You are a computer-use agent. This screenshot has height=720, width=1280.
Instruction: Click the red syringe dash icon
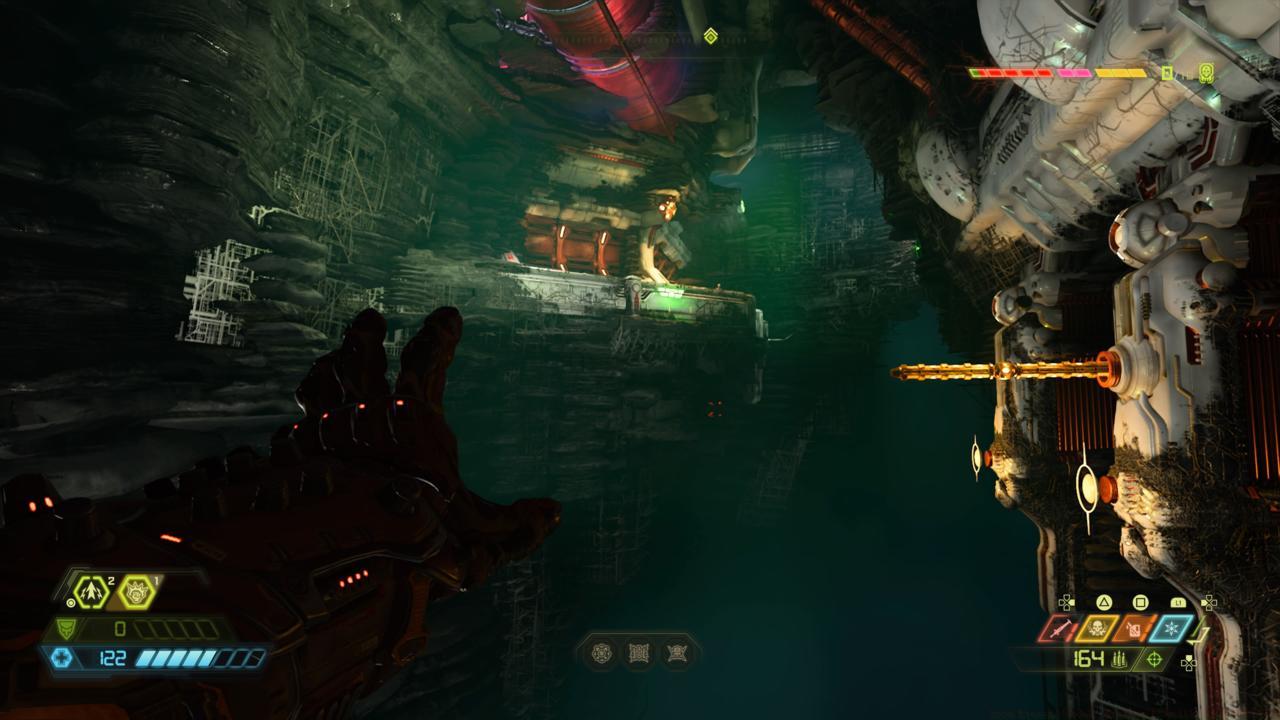click(x=1058, y=629)
